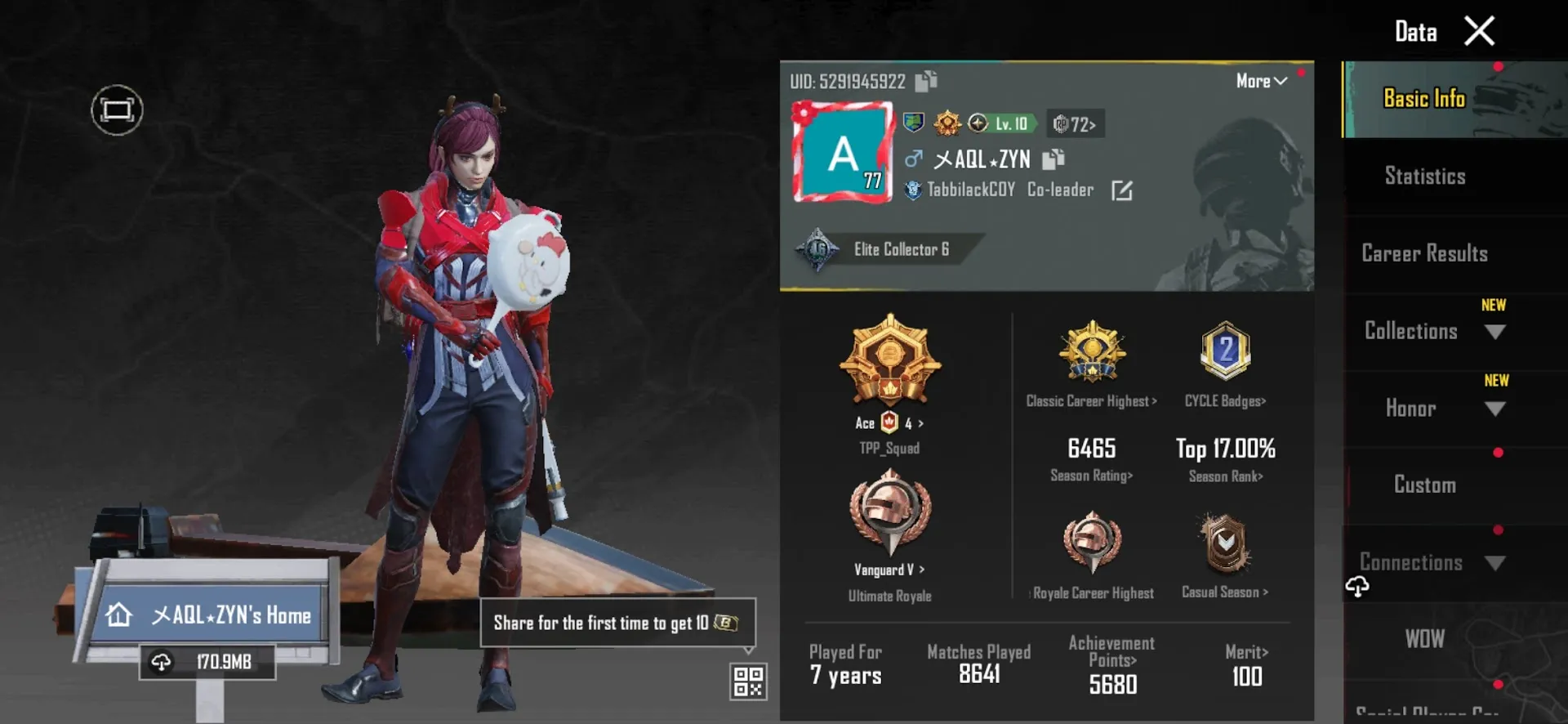1568x724 pixels.
Task: Click the Share for the first time button
Action: click(x=617, y=623)
